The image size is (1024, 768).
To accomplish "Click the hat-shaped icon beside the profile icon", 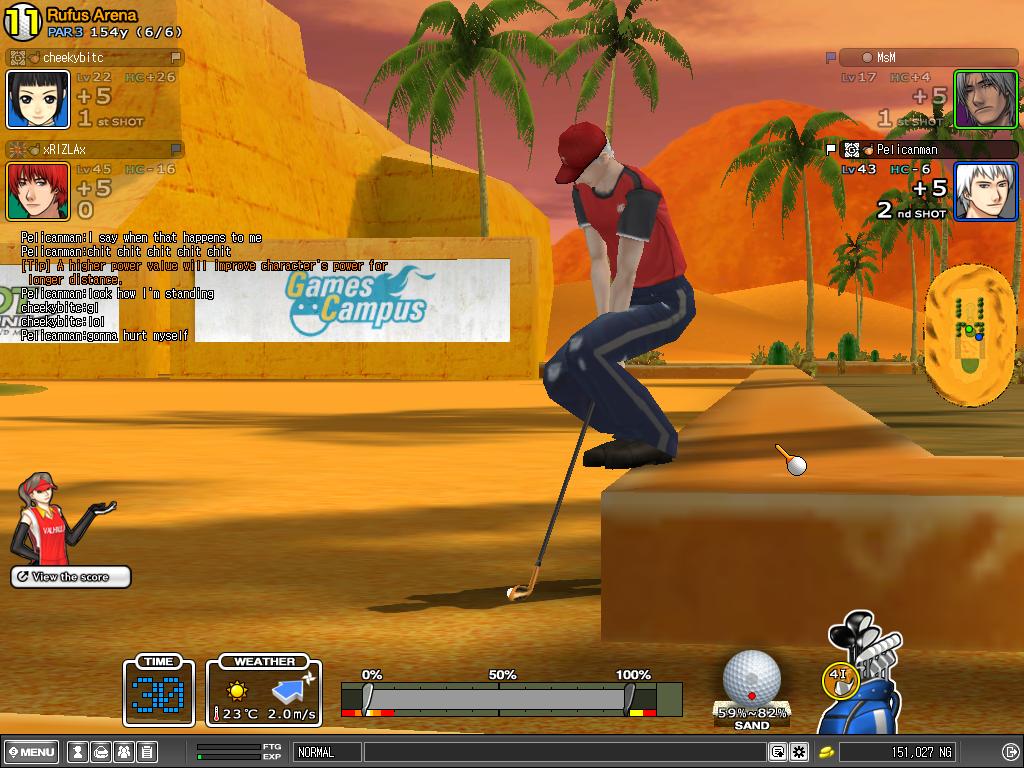I will [100, 752].
